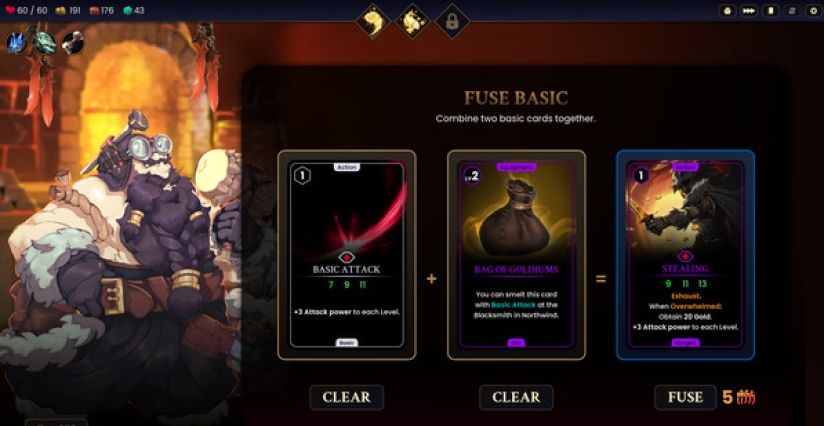Fuse the two cards together

coord(685,397)
